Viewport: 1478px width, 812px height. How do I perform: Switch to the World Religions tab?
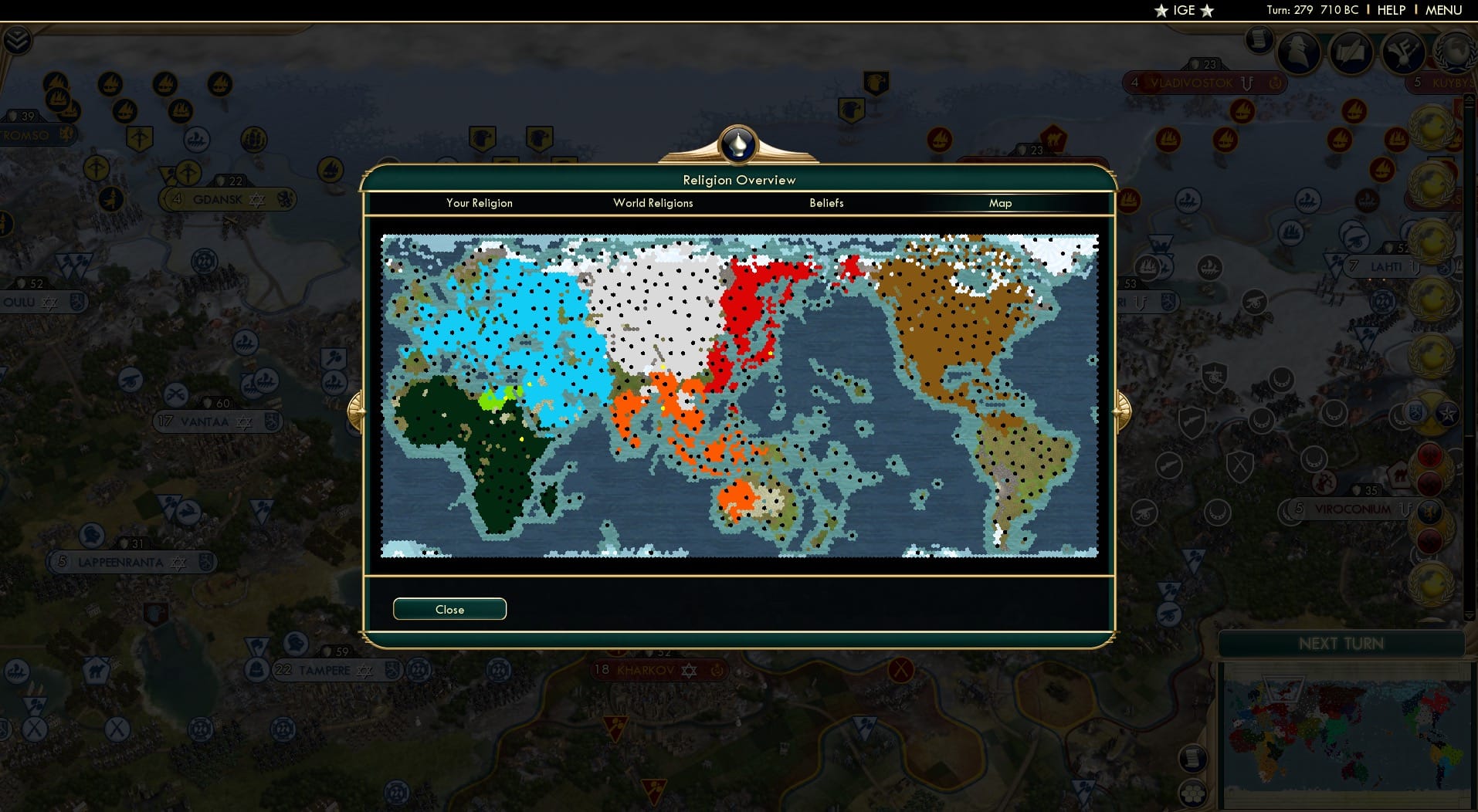click(653, 203)
